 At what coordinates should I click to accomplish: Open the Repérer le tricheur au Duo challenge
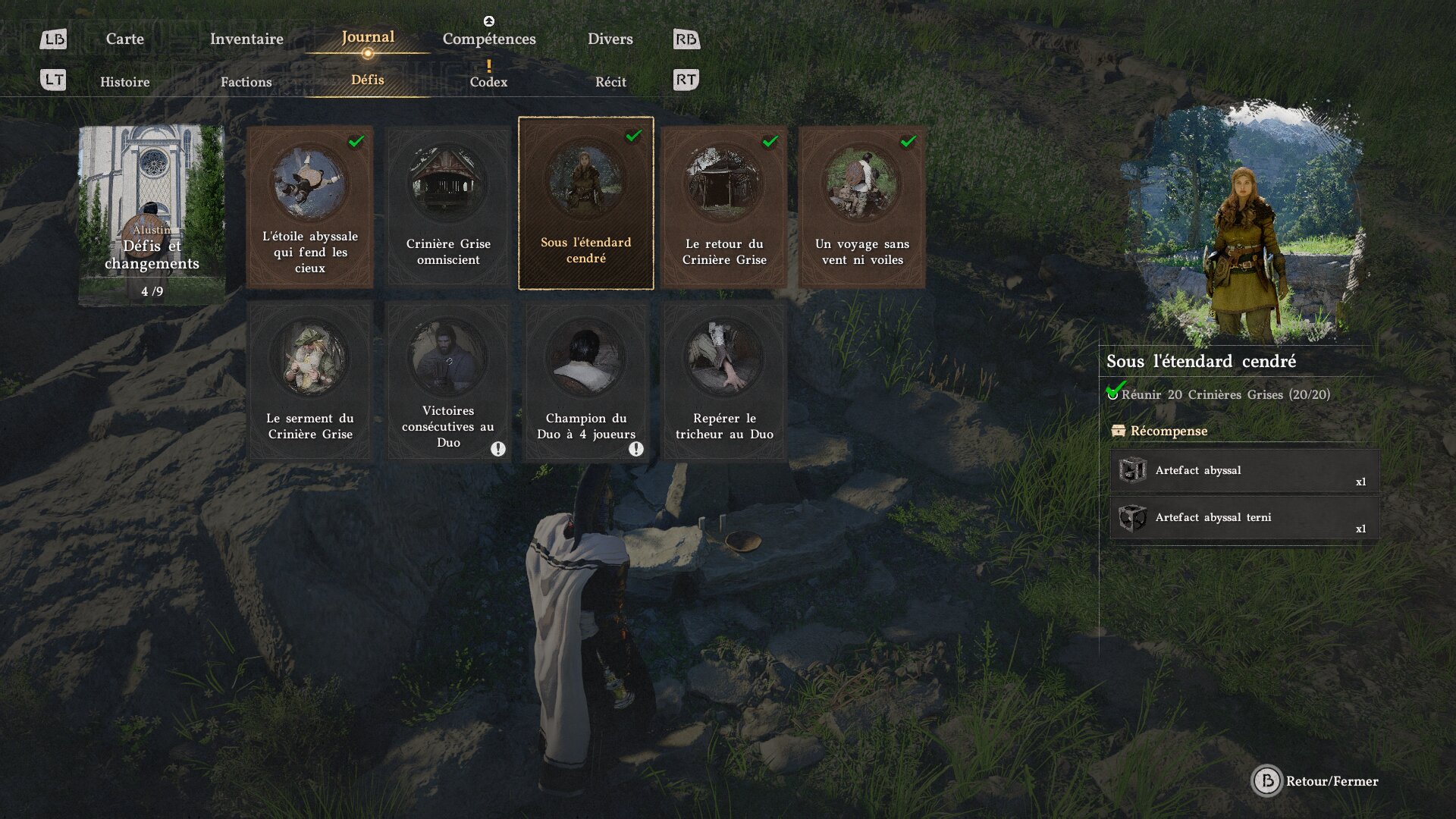pyautogui.click(x=724, y=381)
